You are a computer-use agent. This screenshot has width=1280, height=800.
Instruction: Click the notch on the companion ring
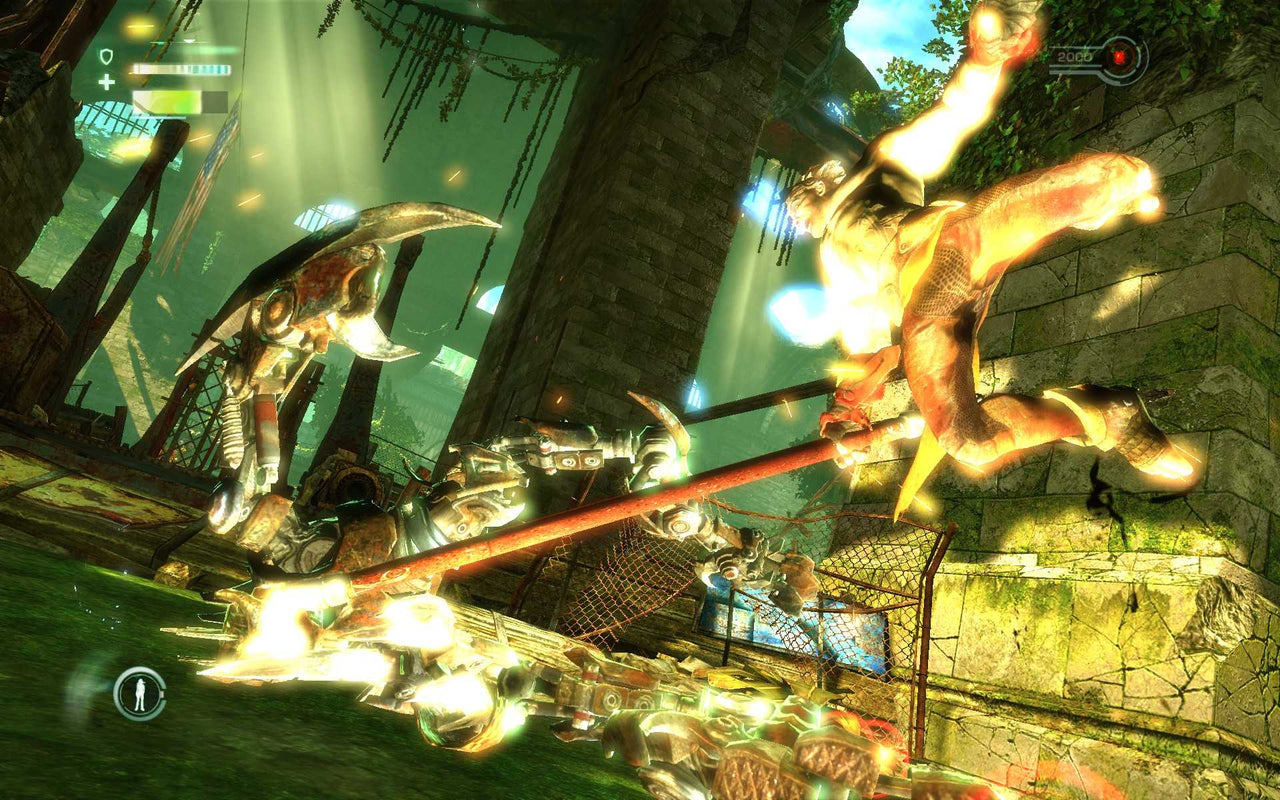coord(162,693)
